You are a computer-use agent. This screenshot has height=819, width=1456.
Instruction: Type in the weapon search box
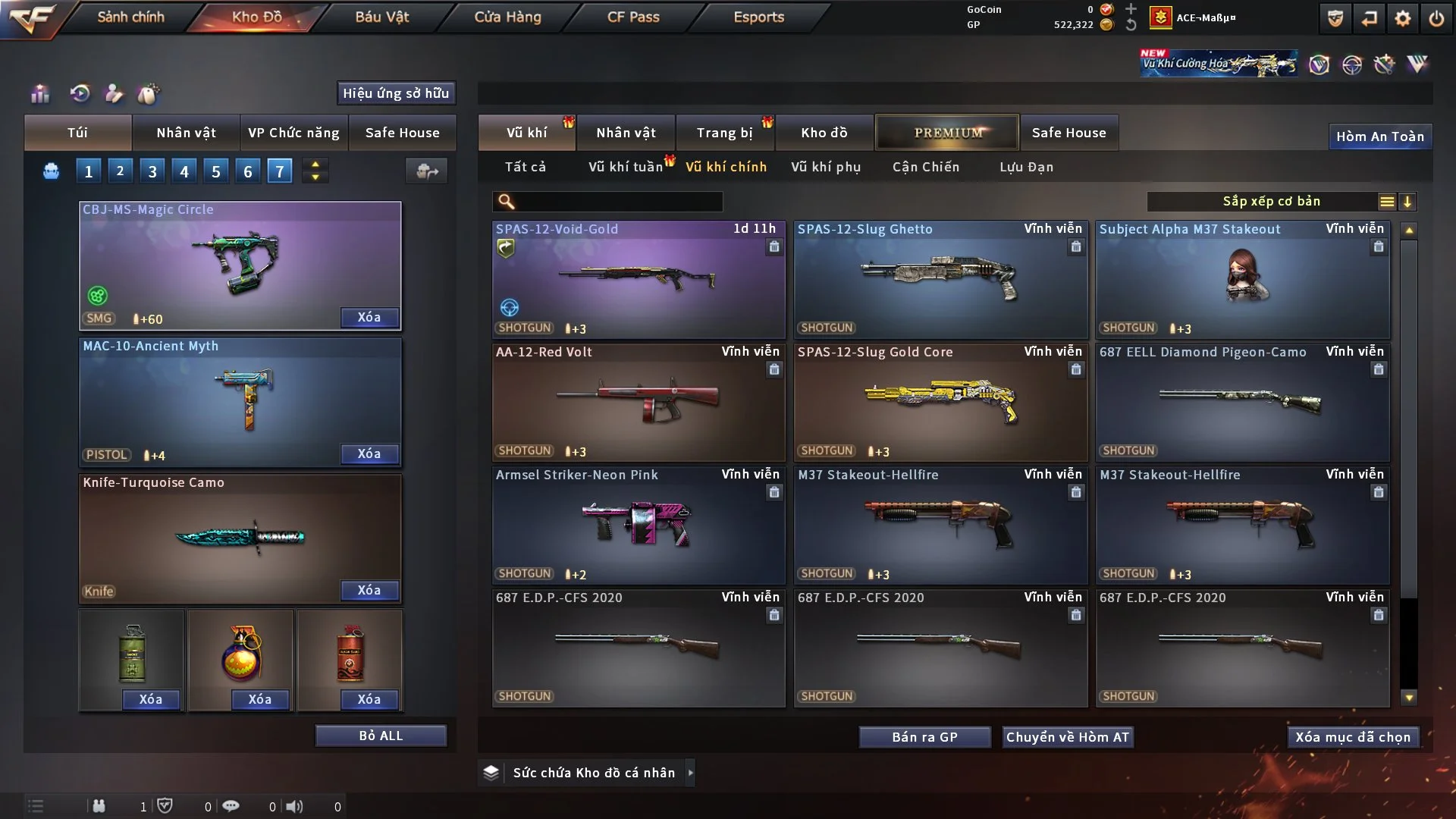pyautogui.click(x=618, y=202)
